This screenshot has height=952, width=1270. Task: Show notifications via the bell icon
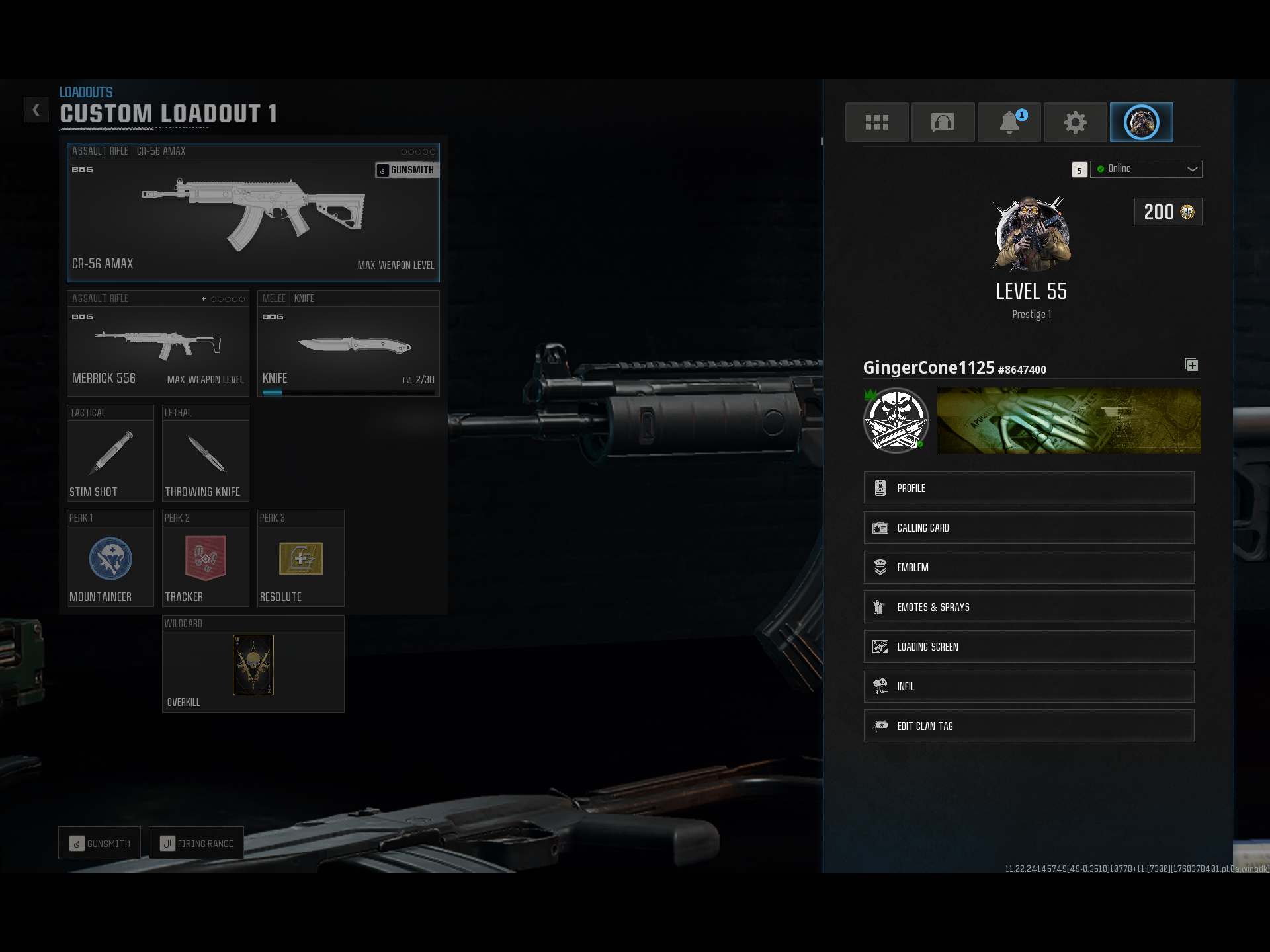click(1009, 122)
